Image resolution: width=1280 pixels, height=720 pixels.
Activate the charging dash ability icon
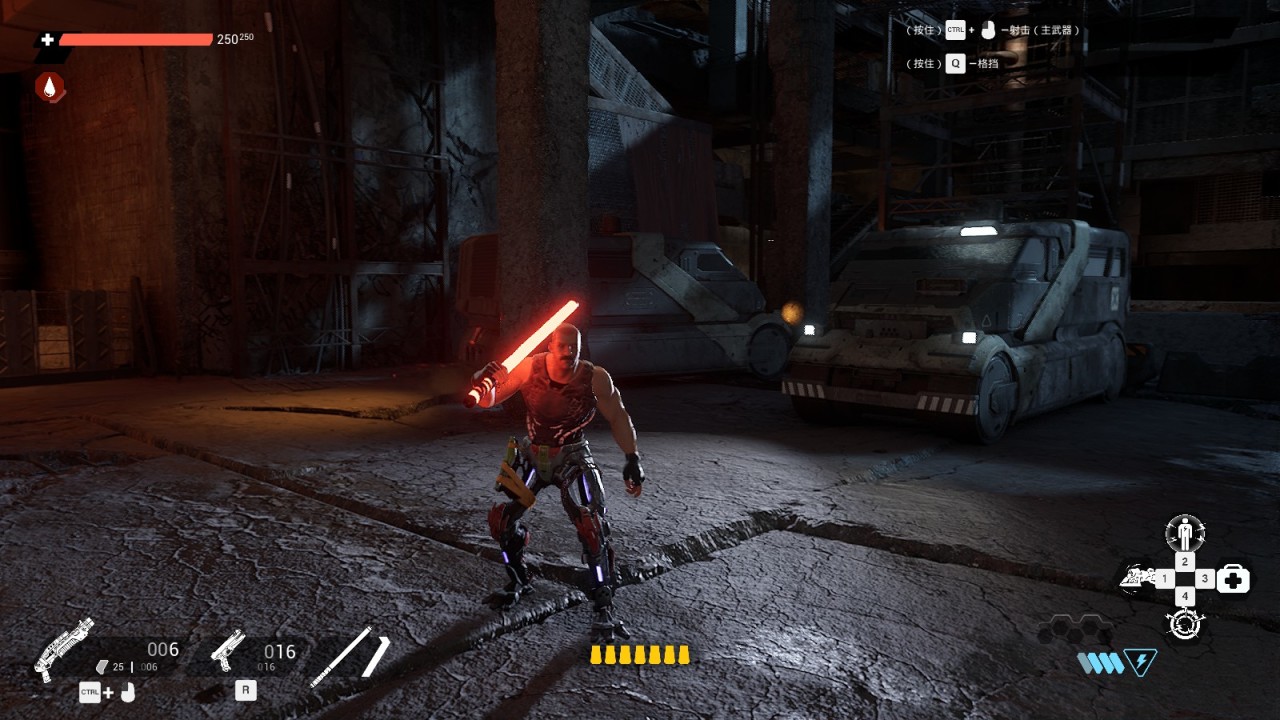[1136, 578]
